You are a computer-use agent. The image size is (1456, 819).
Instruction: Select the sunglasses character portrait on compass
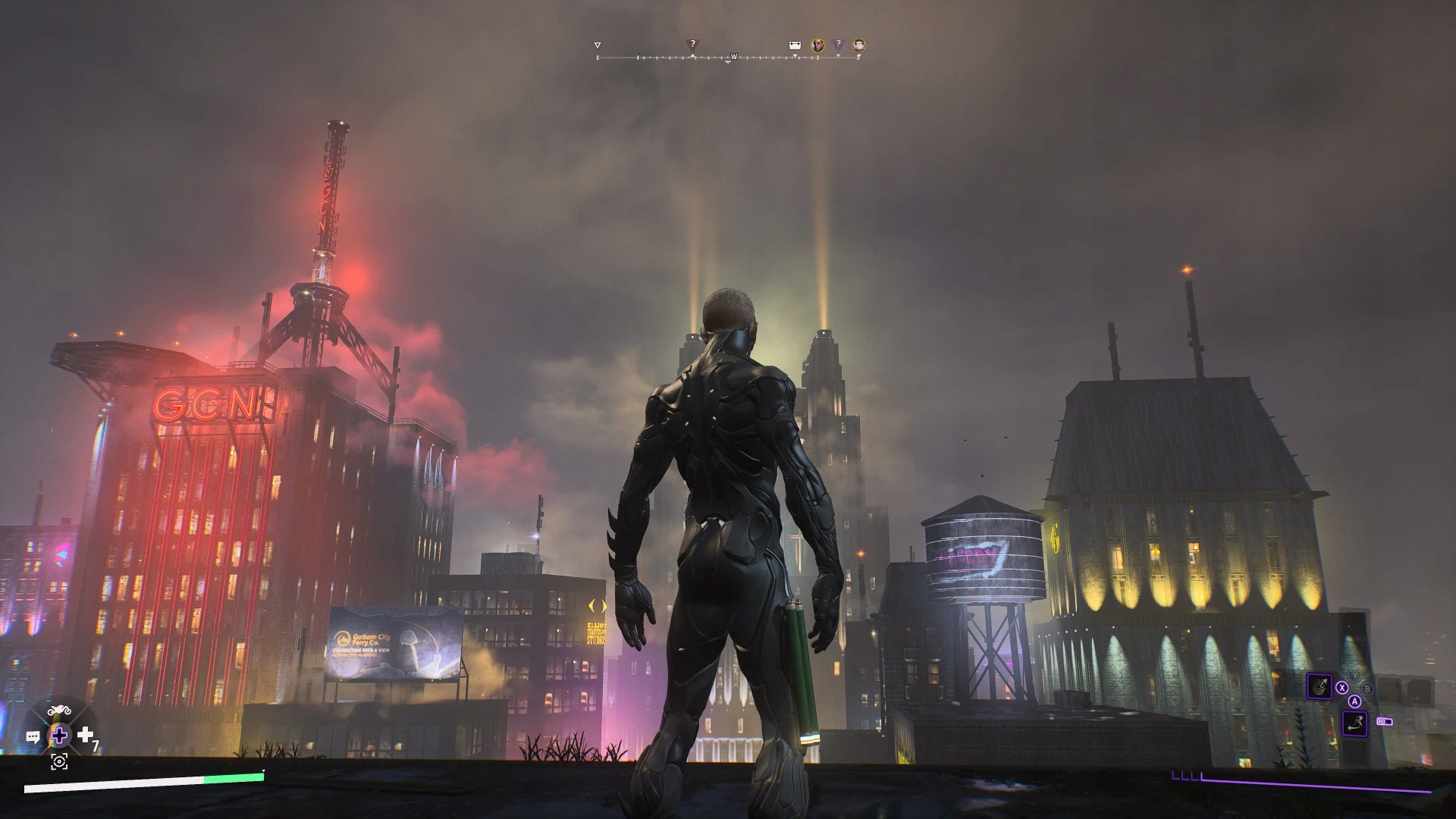817,45
